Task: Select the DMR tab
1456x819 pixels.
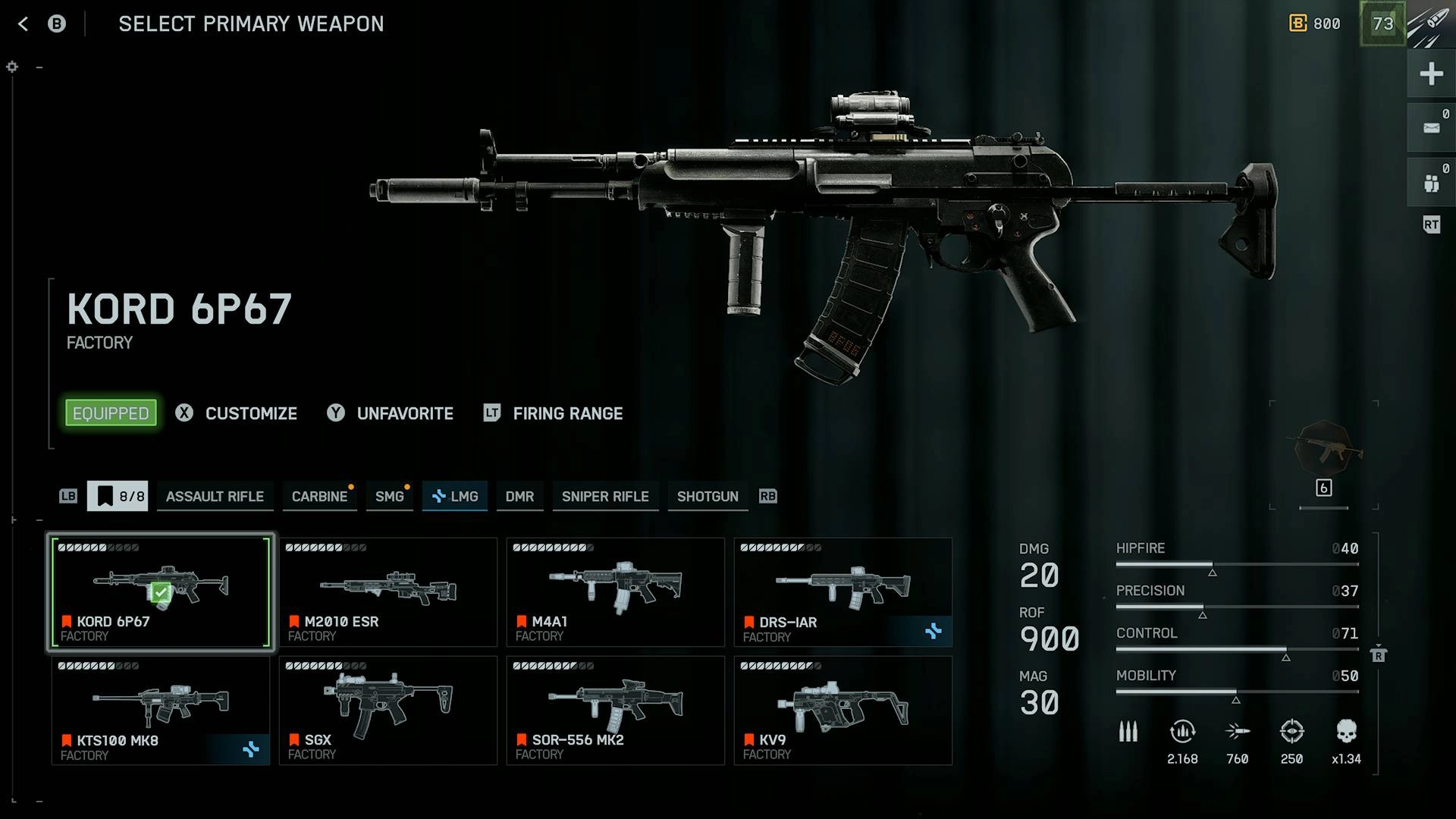Action: 519,497
